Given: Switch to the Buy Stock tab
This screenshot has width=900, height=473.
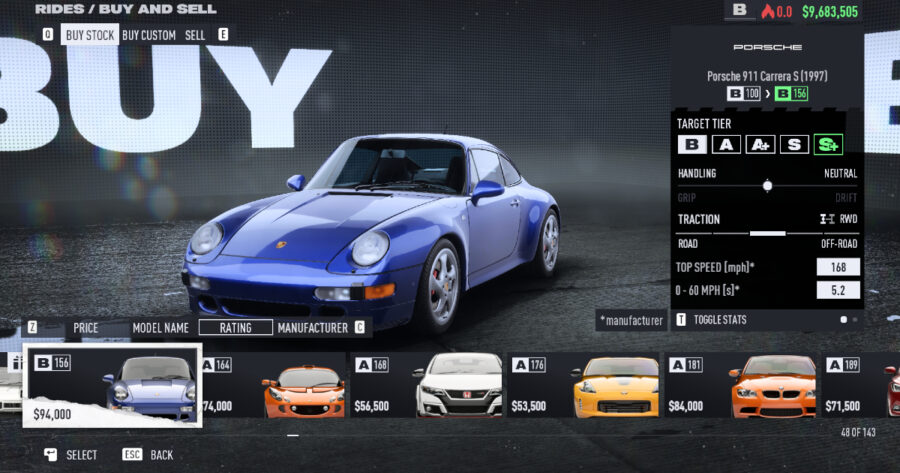Looking at the screenshot, I should pos(89,34).
